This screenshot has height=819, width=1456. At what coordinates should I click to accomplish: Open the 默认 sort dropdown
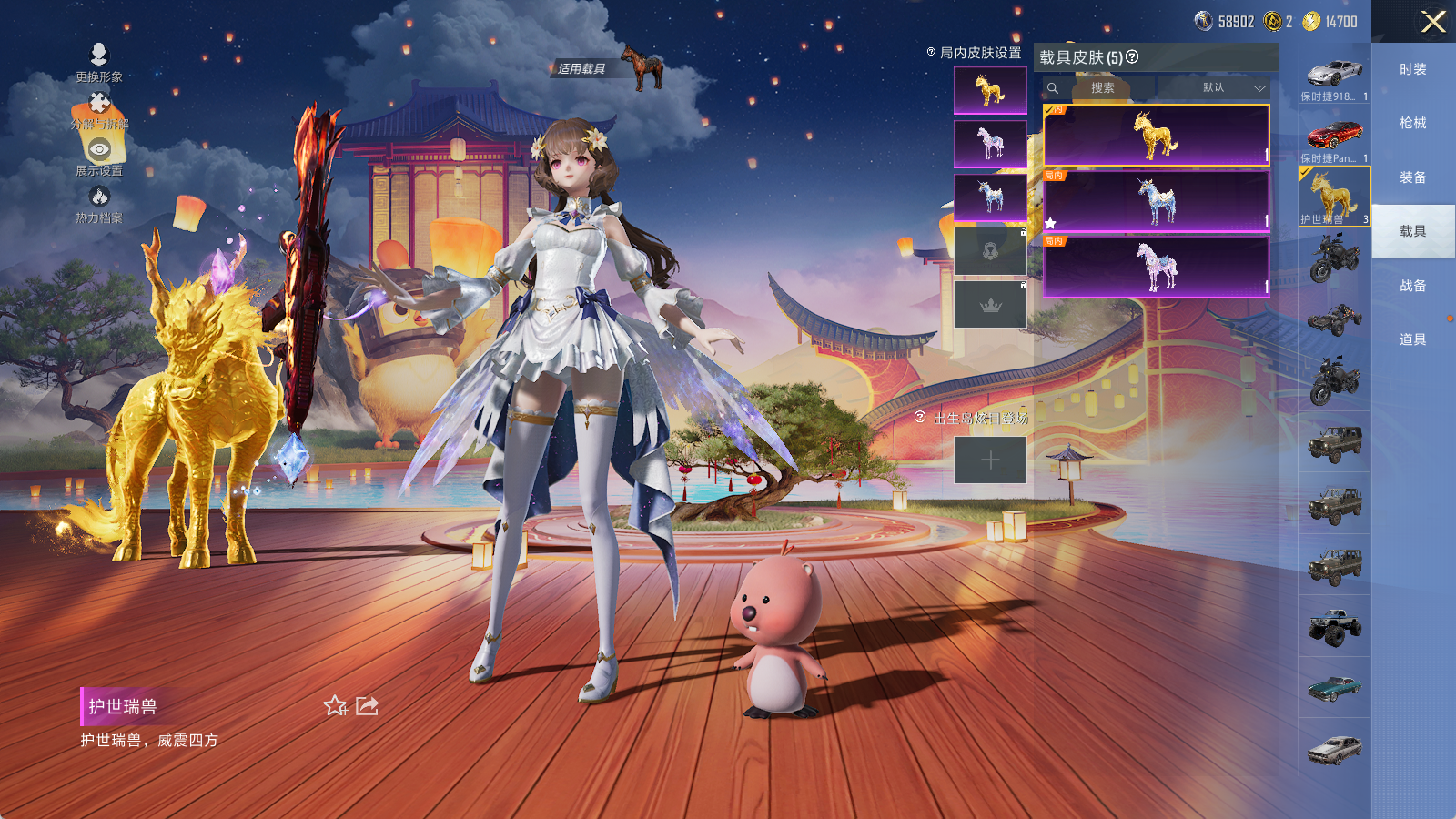[x=1233, y=88]
